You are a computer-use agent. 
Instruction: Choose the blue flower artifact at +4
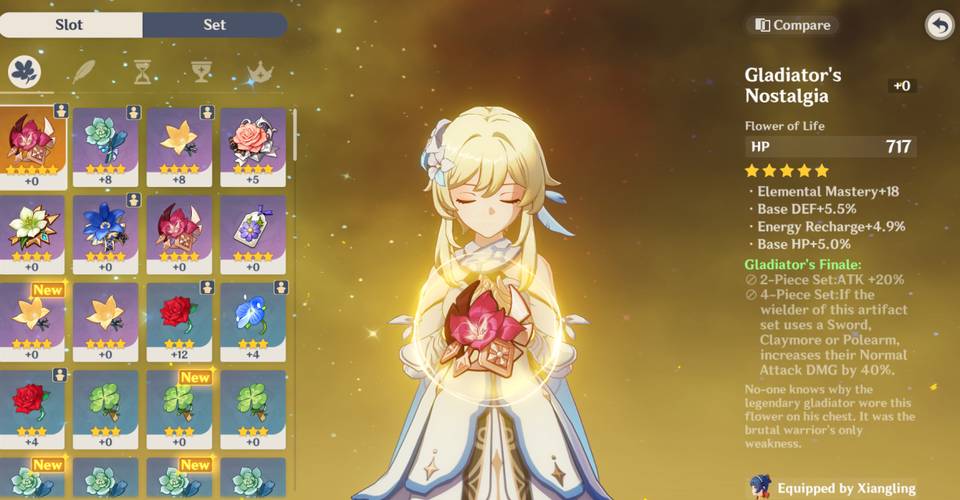tap(253, 320)
